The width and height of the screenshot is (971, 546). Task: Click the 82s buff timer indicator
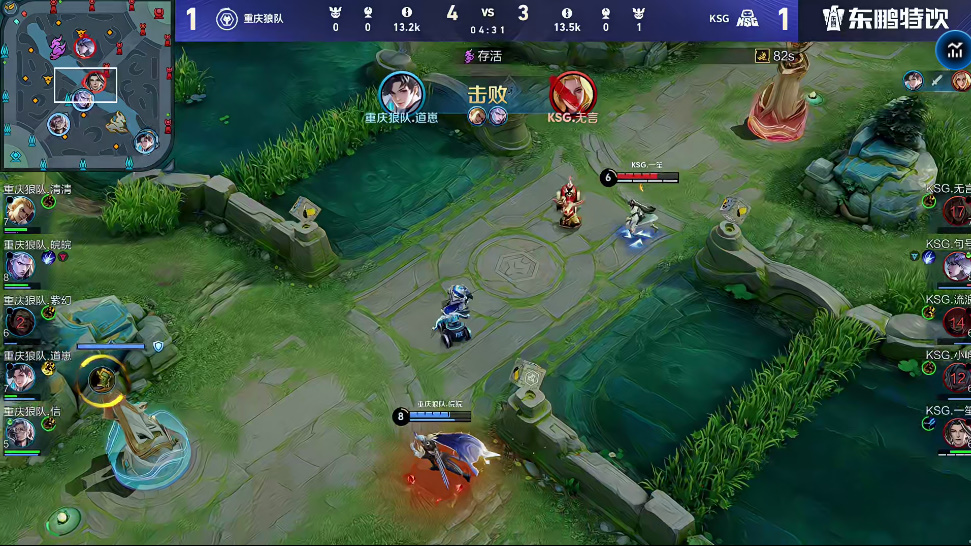pyautogui.click(x=776, y=57)
